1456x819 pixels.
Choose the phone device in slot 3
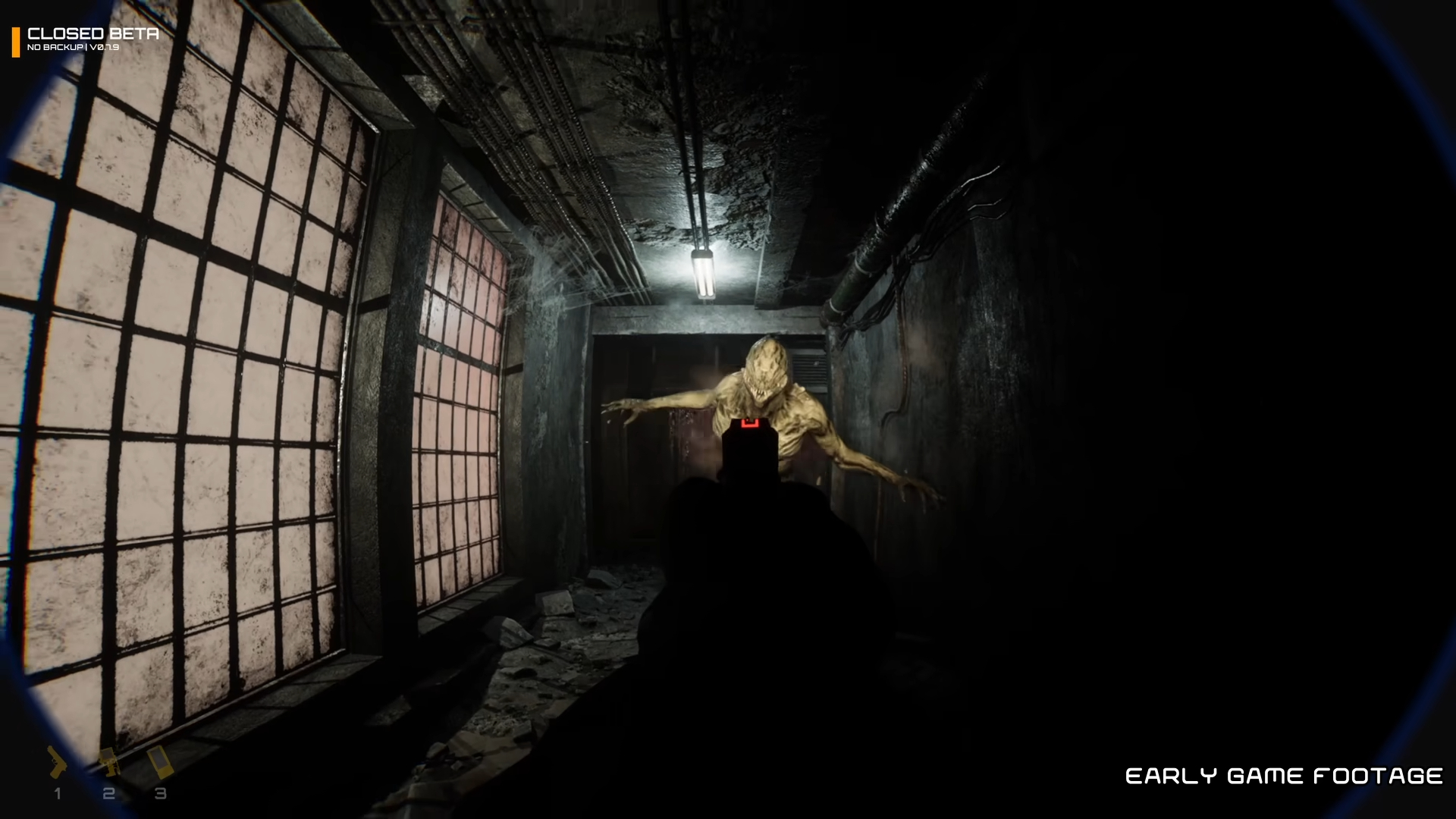[x=160, y=763]
